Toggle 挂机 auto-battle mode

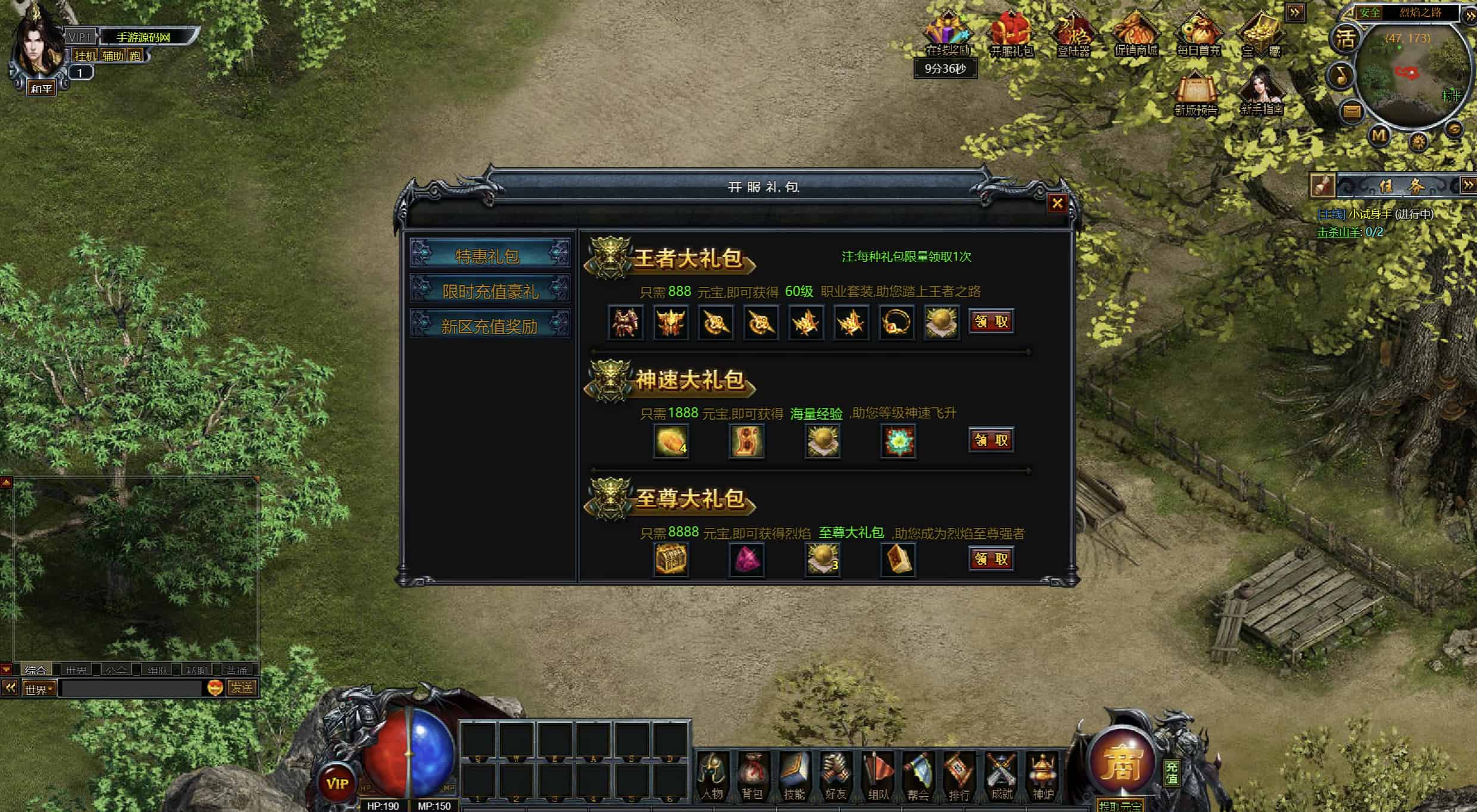coord(85,56)
